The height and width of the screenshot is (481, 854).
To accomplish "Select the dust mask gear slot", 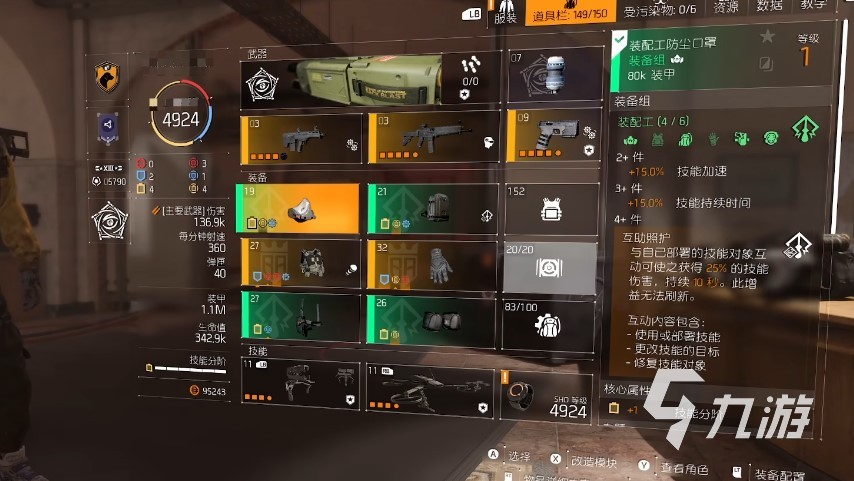I will (x=300, y=209).
